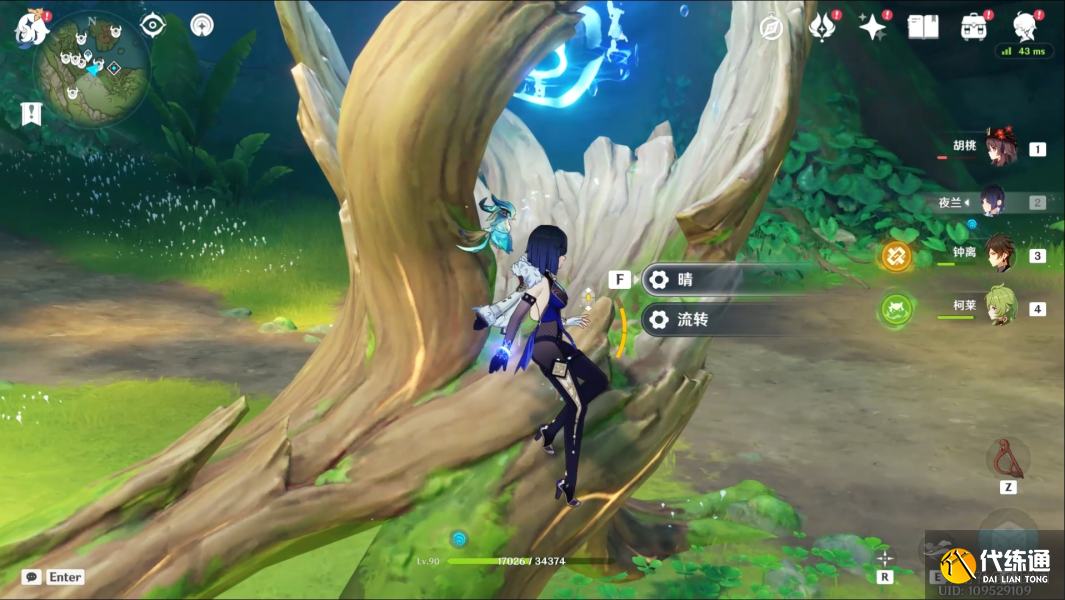
Task: Open the winged events icon
Action: point(822,27)
